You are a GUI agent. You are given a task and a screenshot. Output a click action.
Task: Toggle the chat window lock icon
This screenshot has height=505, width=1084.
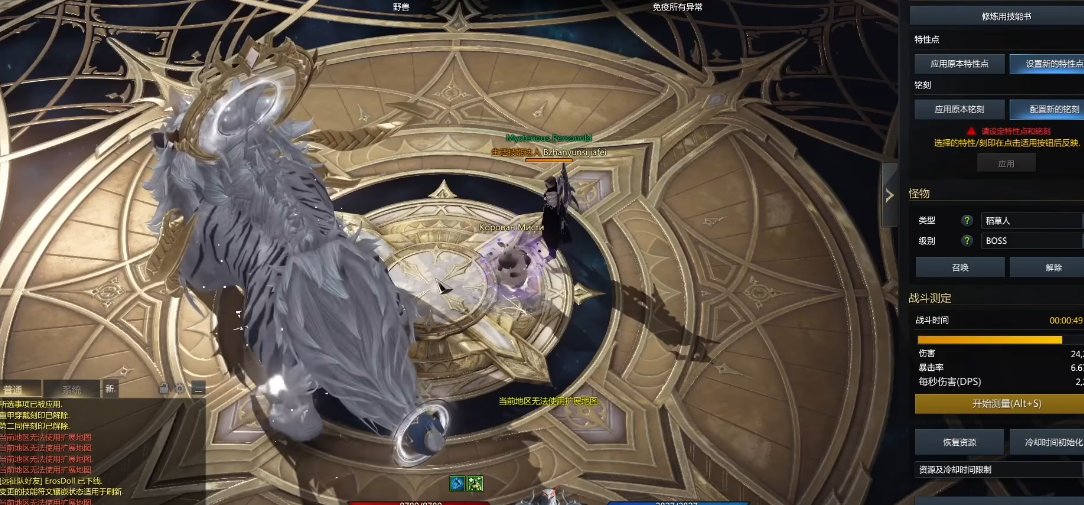163,387
